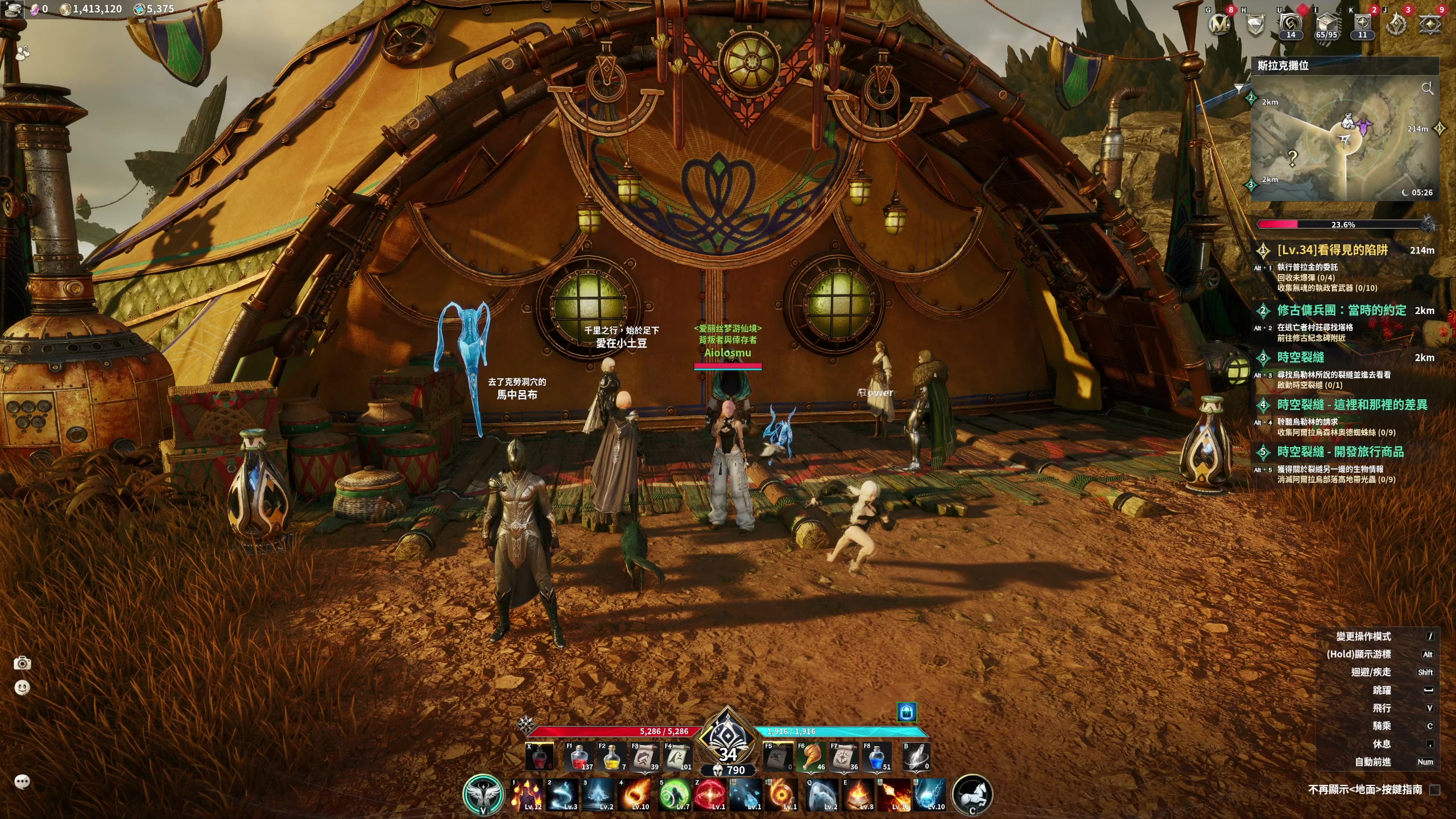The width and height of the screenshot is (1456, 819).
Task: Open the chat speech bubble icon
Action: [x=22, y=781]
